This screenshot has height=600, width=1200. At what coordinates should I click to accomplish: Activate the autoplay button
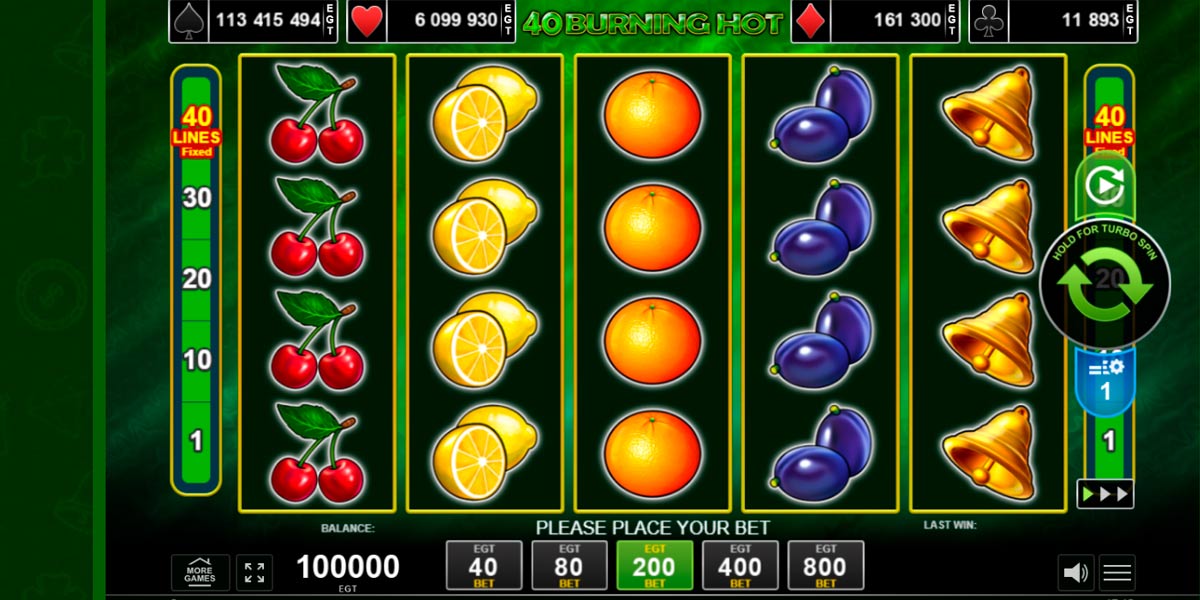tap(1105, 186)
